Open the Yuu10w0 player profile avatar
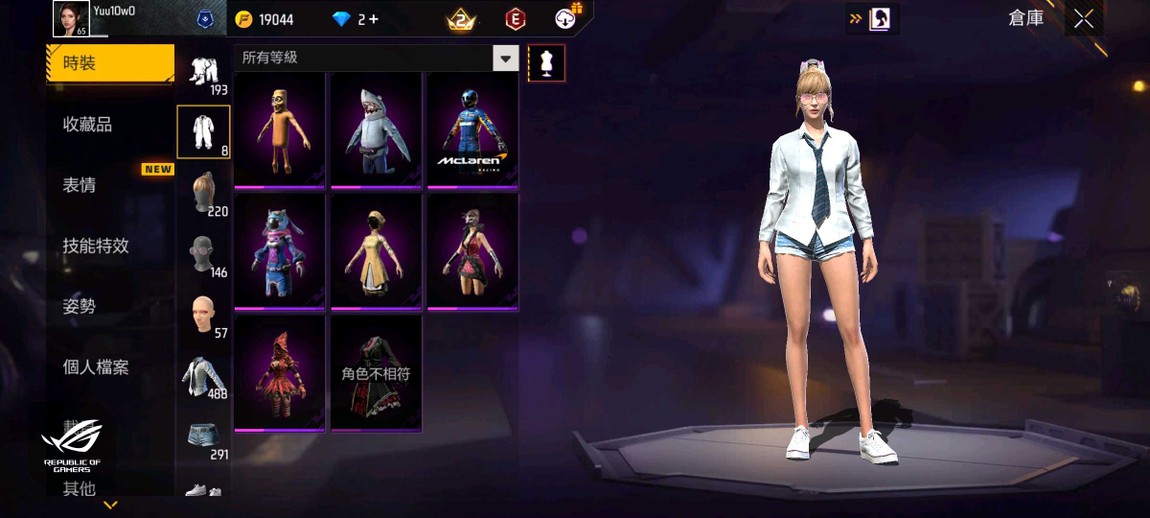This screenshot has width=1150, height=518. pos(70,19)
